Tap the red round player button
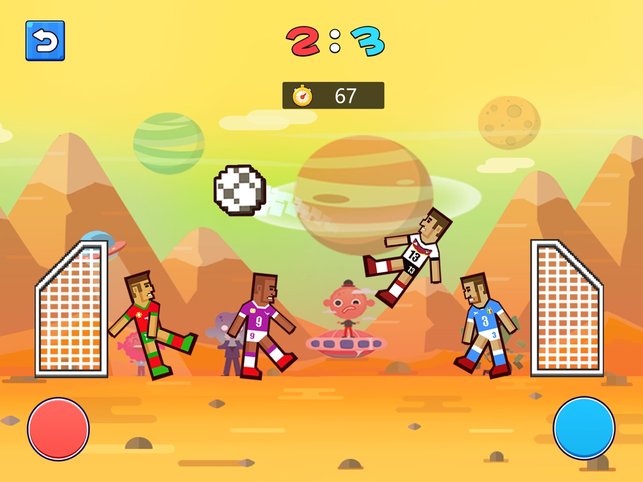This screenshot has width=643, height=482. click(x=59, y=428)
